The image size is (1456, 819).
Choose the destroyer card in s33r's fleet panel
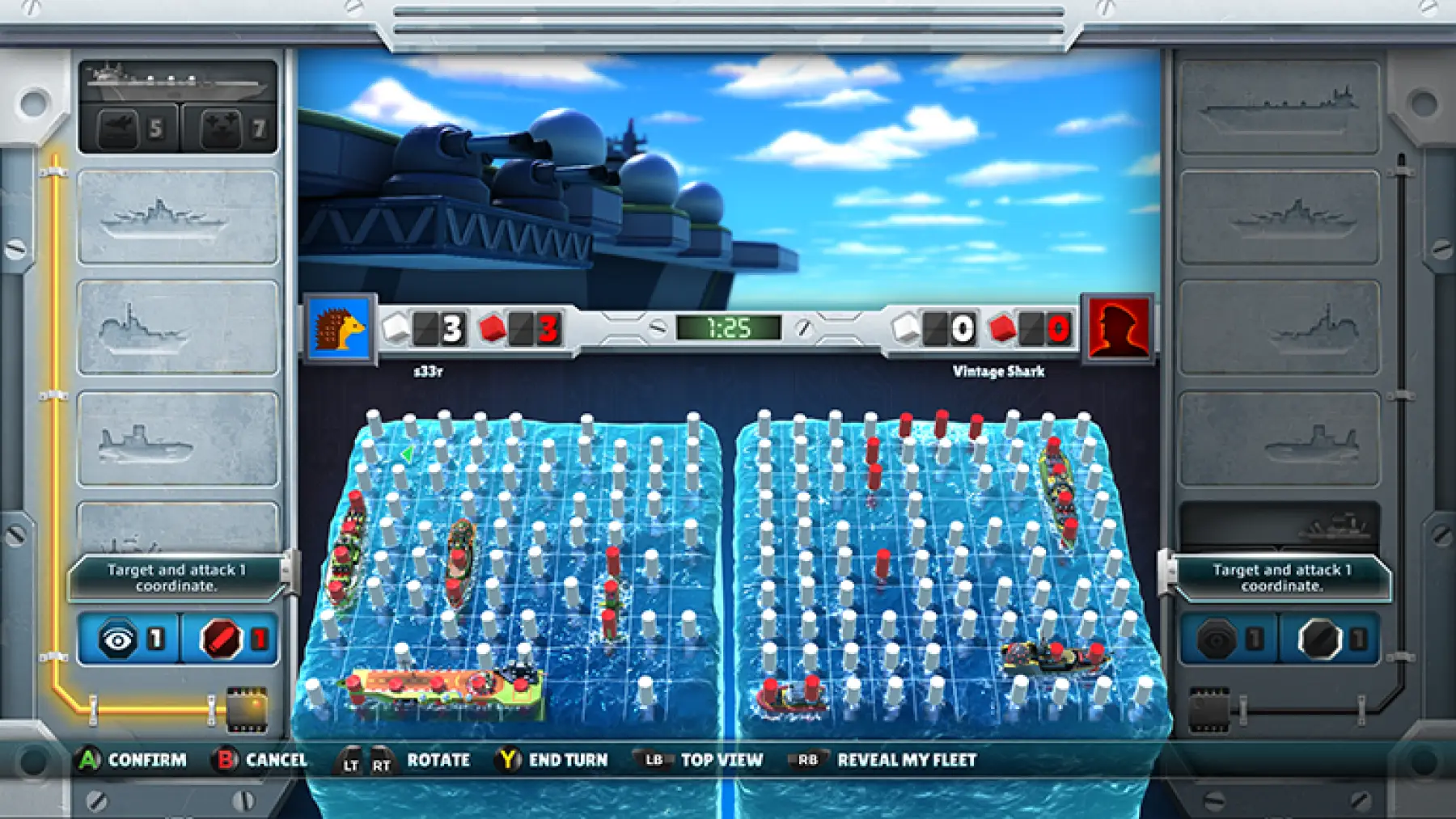click(x=178, y=327)
